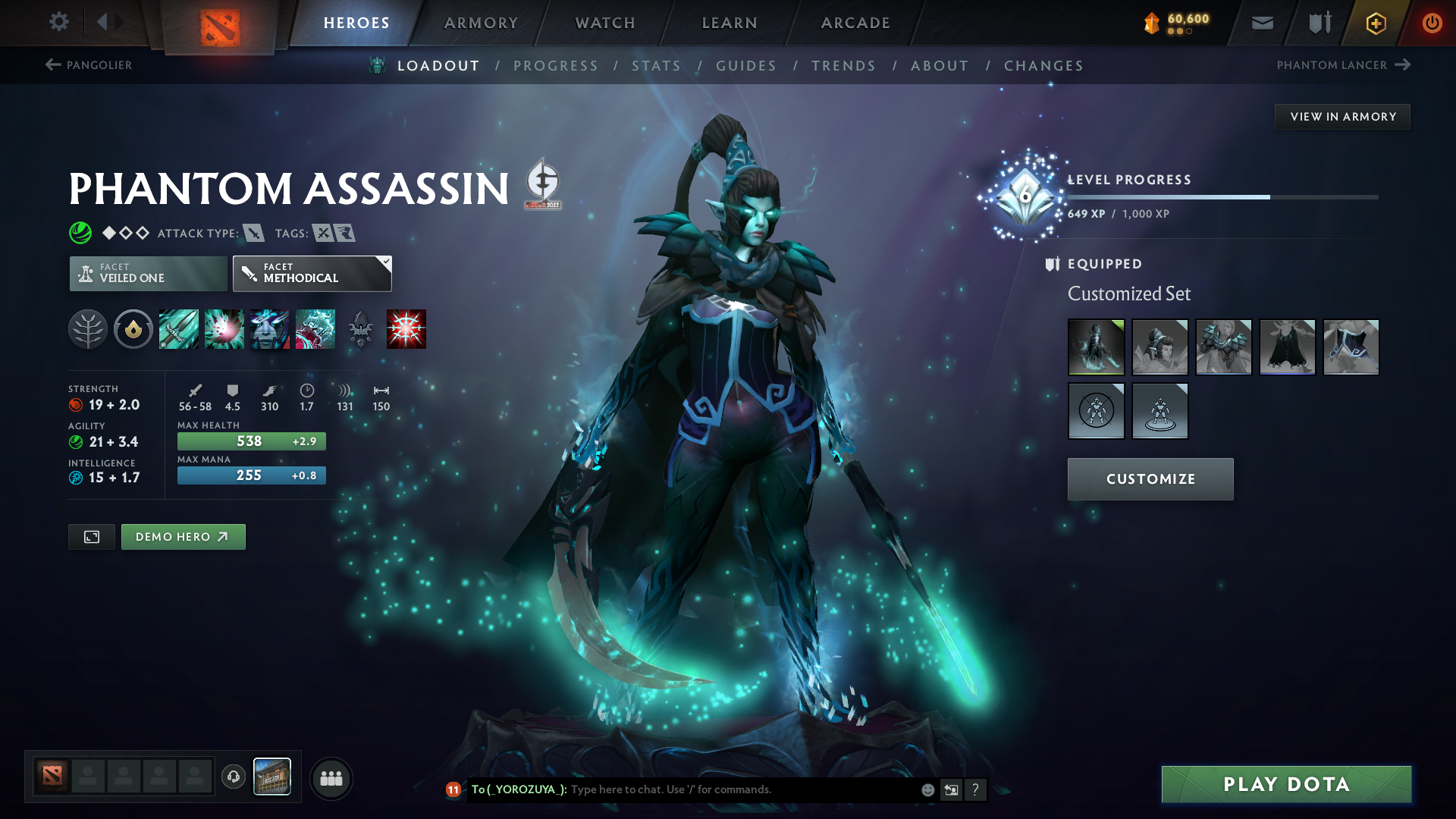Customize the equipped item set
1456x819 pixels.
point(1150,479)
